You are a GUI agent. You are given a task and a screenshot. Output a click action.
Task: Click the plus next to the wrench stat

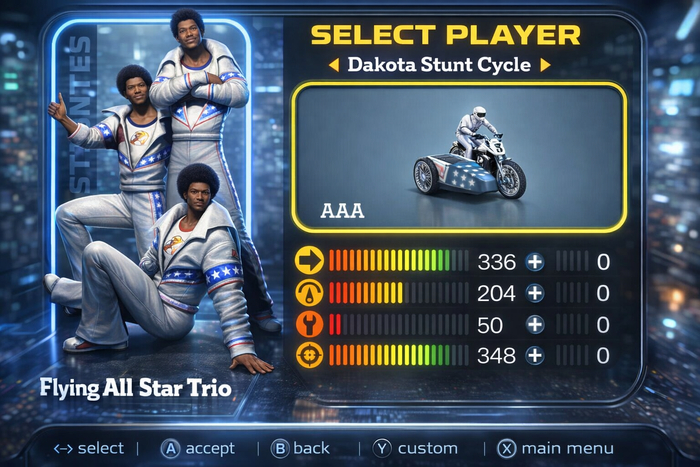coord(535,324)
